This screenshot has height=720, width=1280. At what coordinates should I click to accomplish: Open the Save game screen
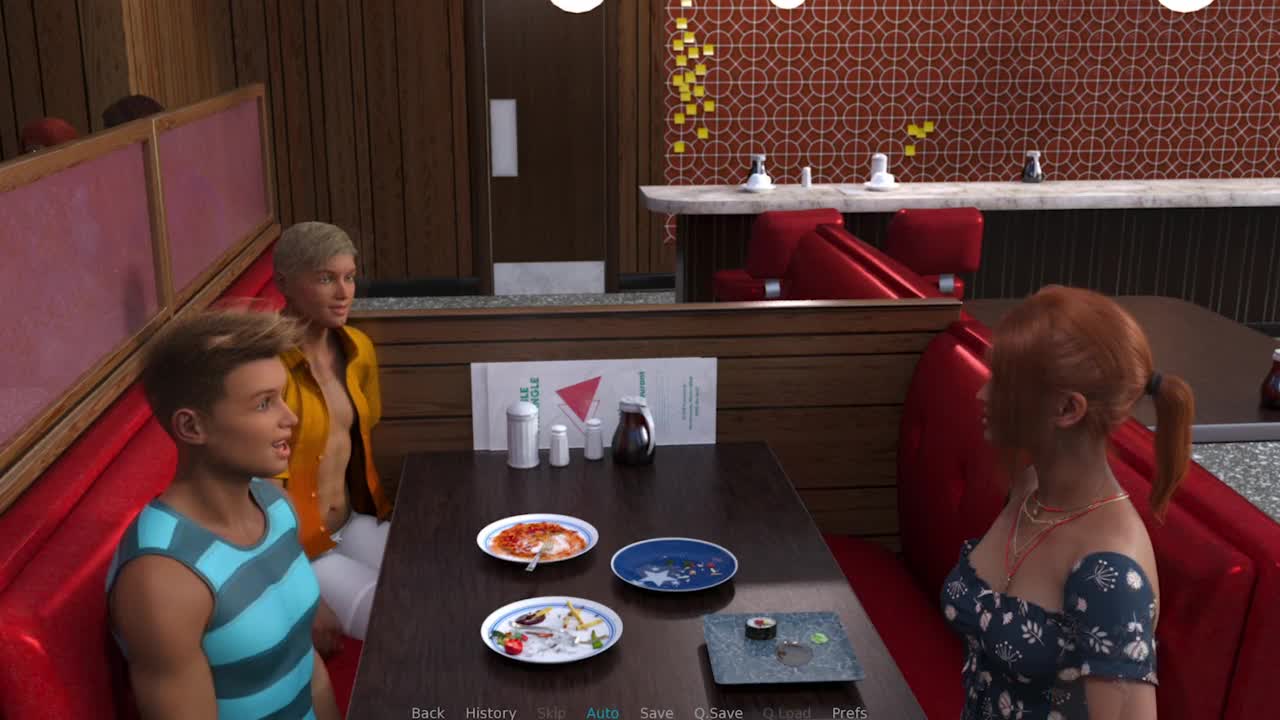[x=656, y=712]
